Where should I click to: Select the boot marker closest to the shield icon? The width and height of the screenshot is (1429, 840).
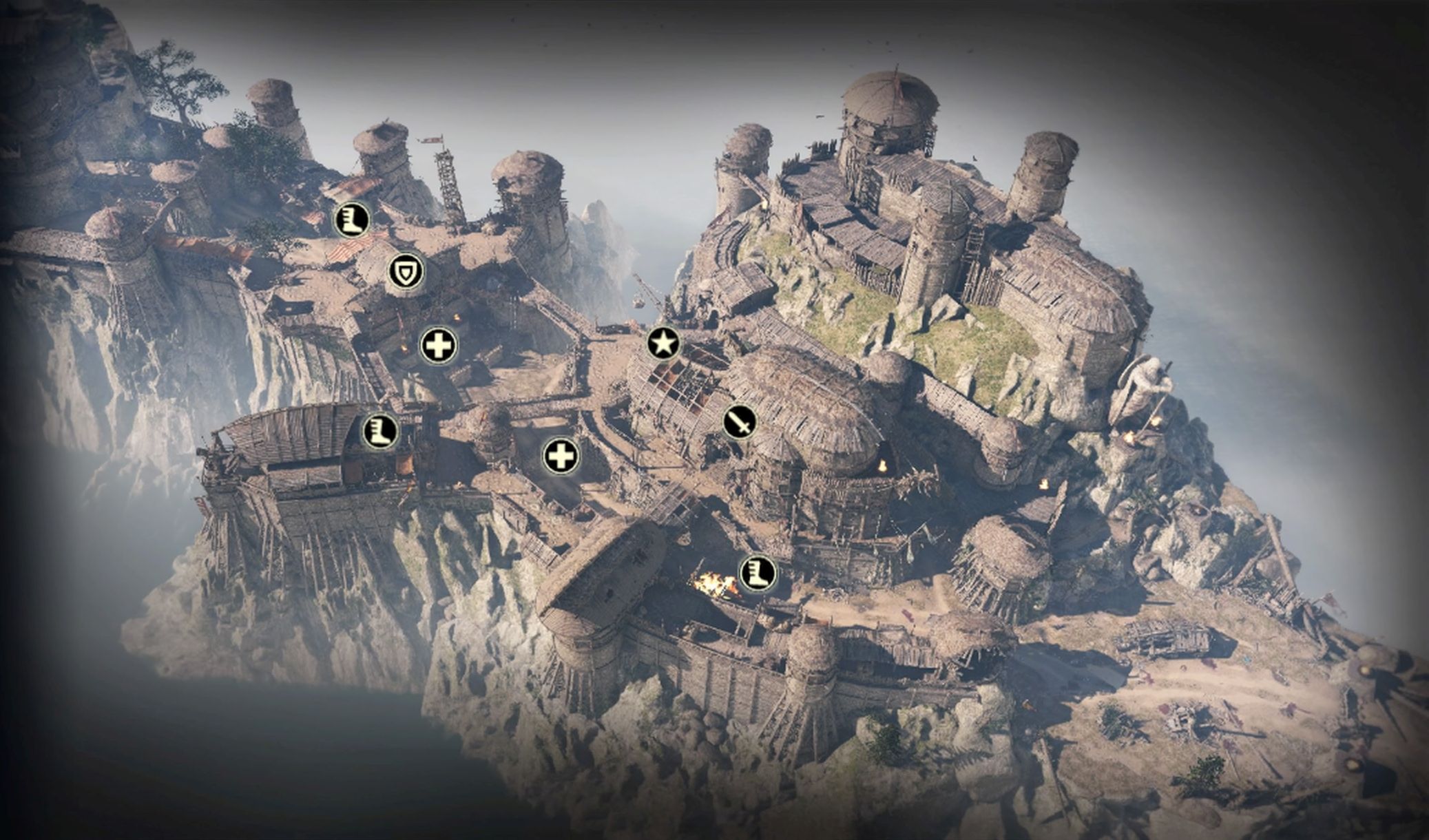tap(351, 220)
